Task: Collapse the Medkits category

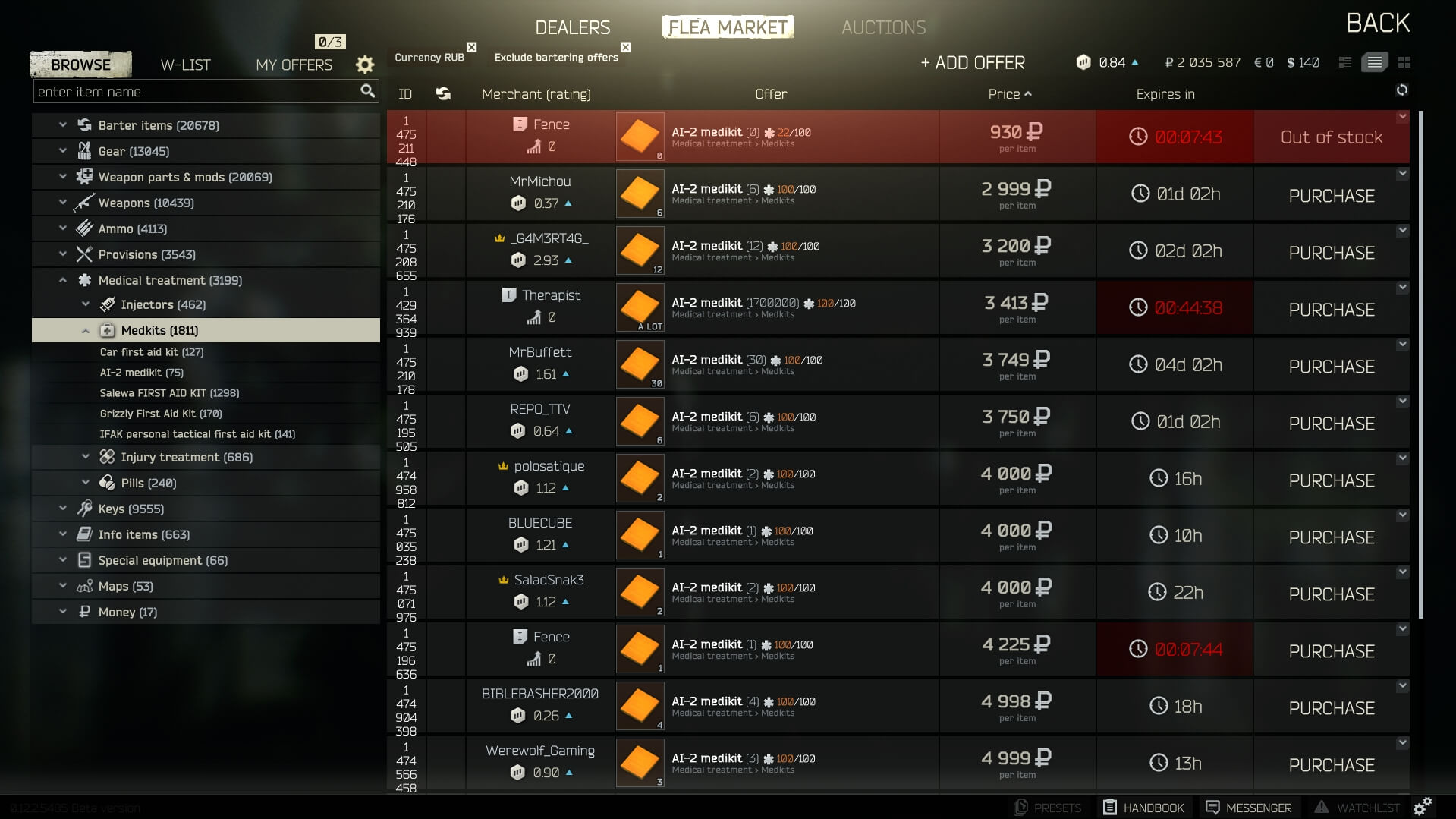Action: pyautogui.click(x=83, y=330)
